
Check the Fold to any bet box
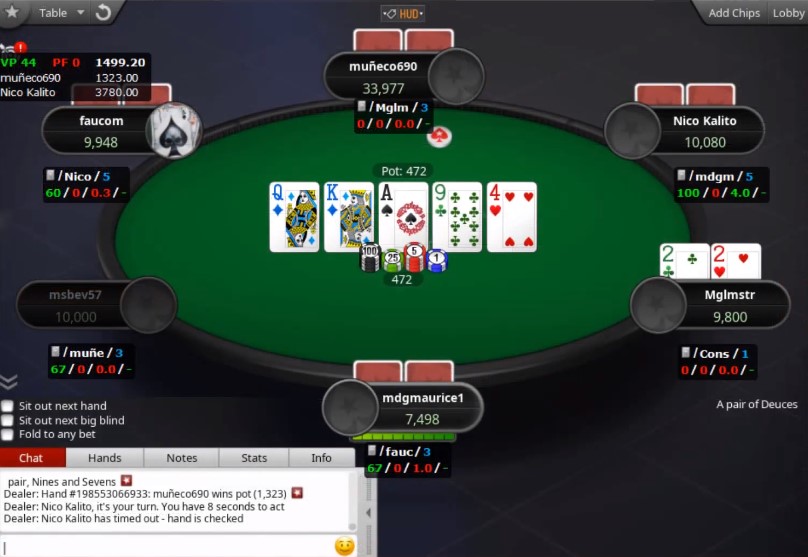coord(8,434)
